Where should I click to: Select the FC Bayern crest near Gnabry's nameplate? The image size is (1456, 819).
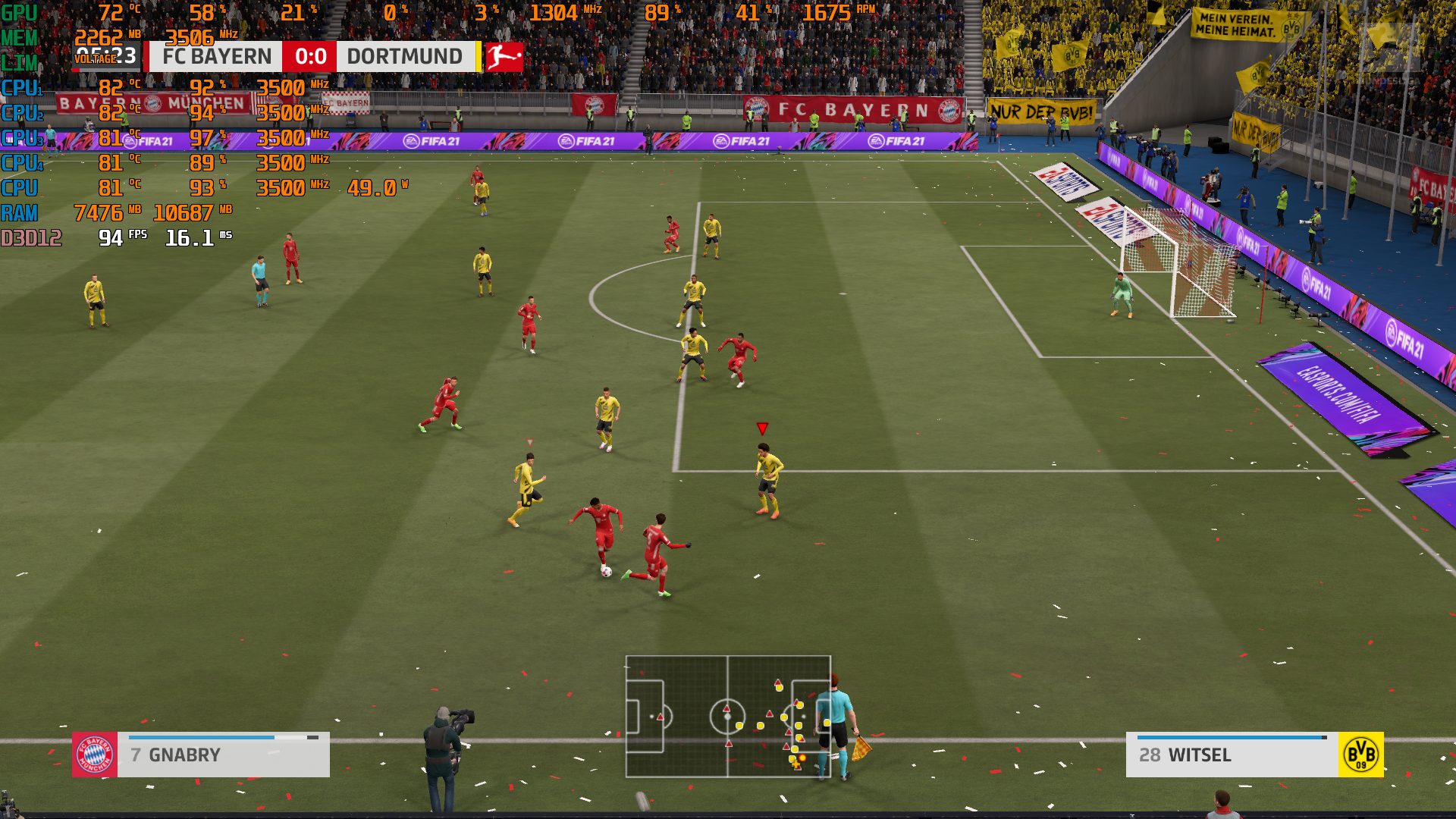tap(93, 755)
